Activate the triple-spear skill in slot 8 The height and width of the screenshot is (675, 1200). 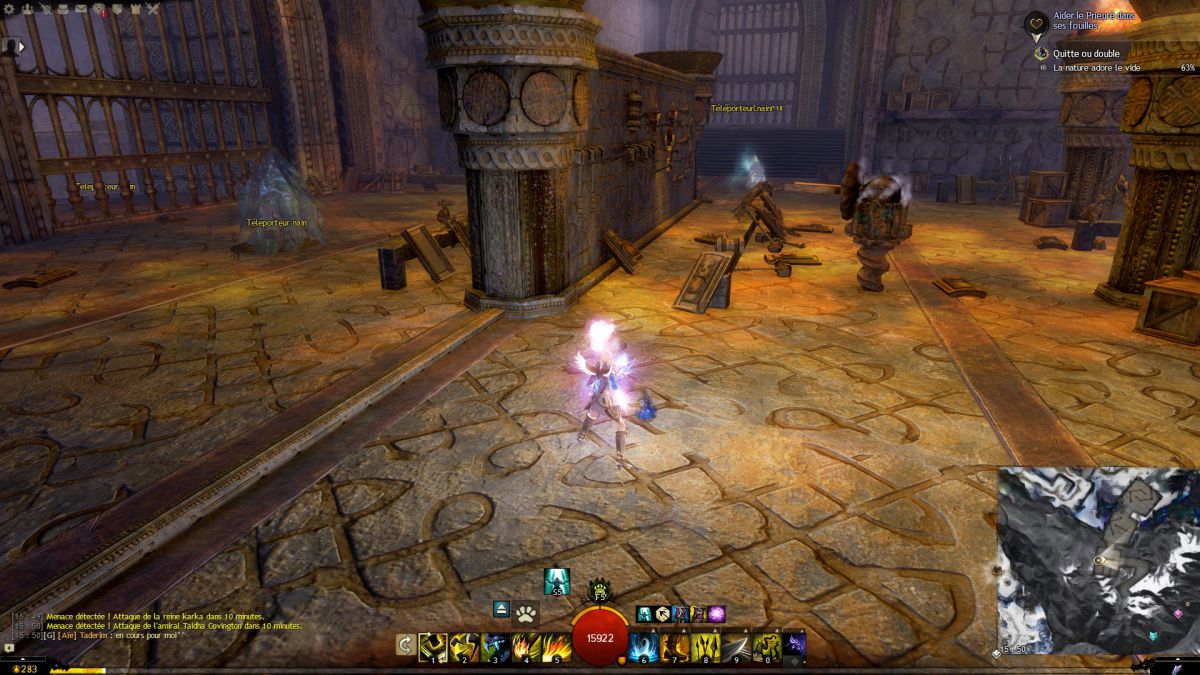pyautogui.click(x=707, y=646)
